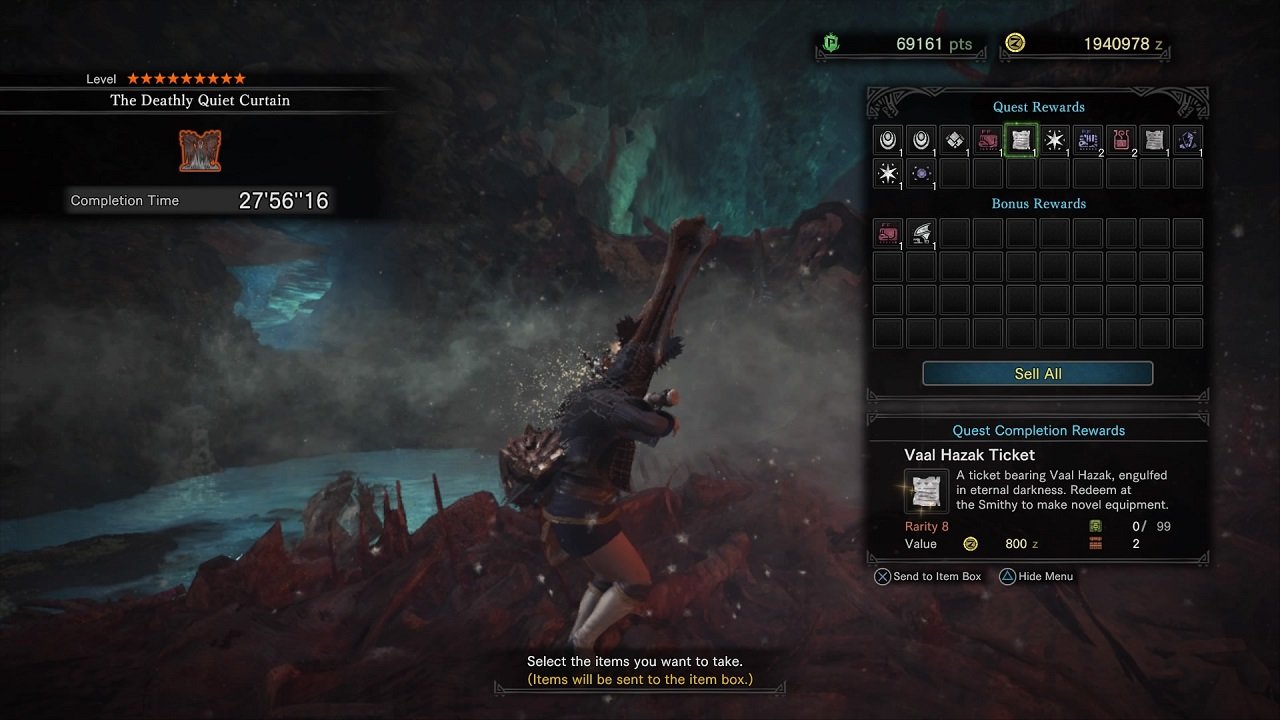Select the unhighlighted white ticket reward
Viewport: 1280px width, 720px height.
pyautogui.click(x=1155, y=141)
